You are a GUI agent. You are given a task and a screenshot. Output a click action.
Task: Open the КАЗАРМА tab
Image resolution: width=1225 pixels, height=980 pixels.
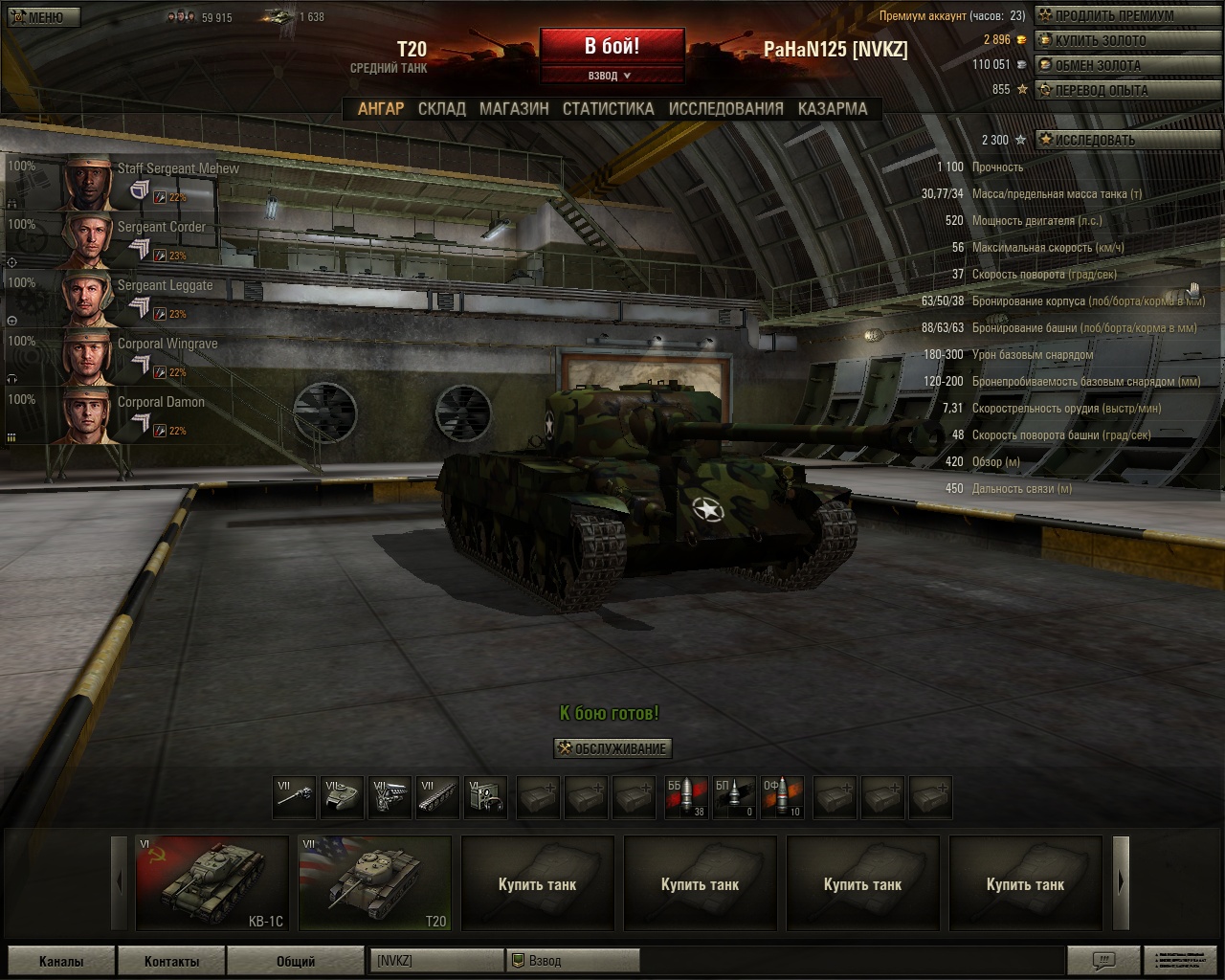[833, 109]
